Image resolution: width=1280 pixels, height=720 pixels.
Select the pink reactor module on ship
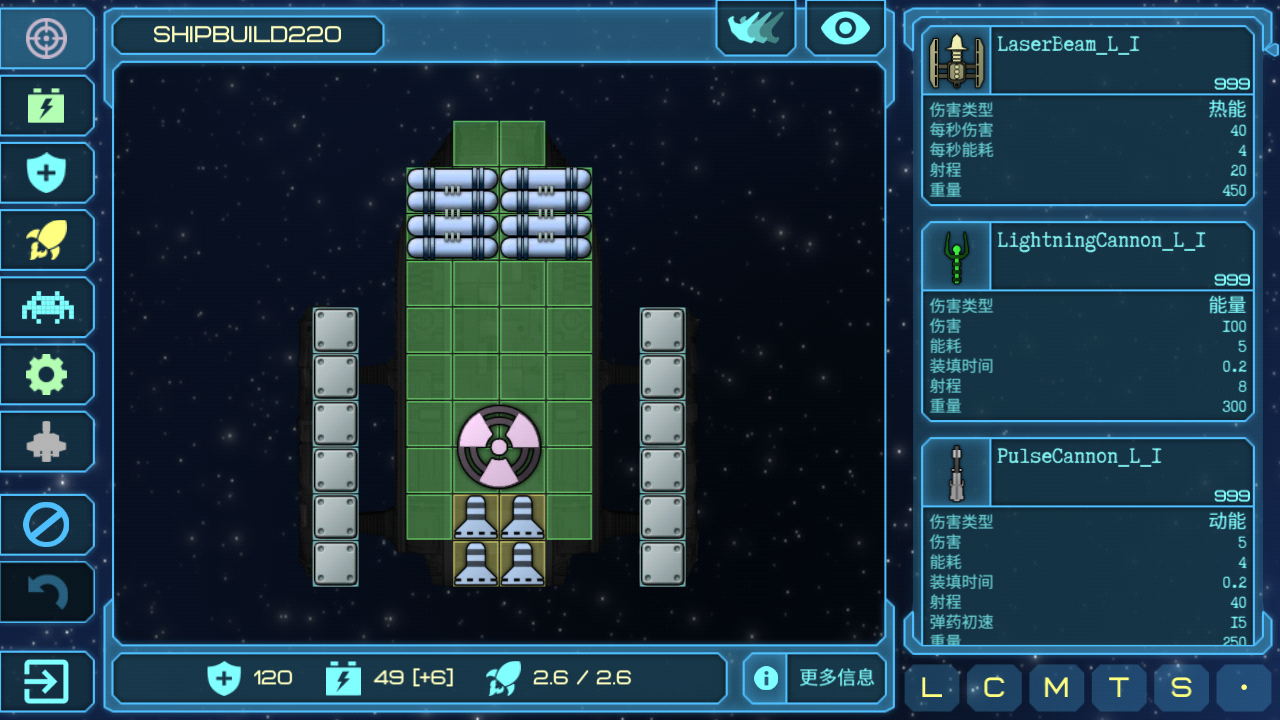click(499, 446)
